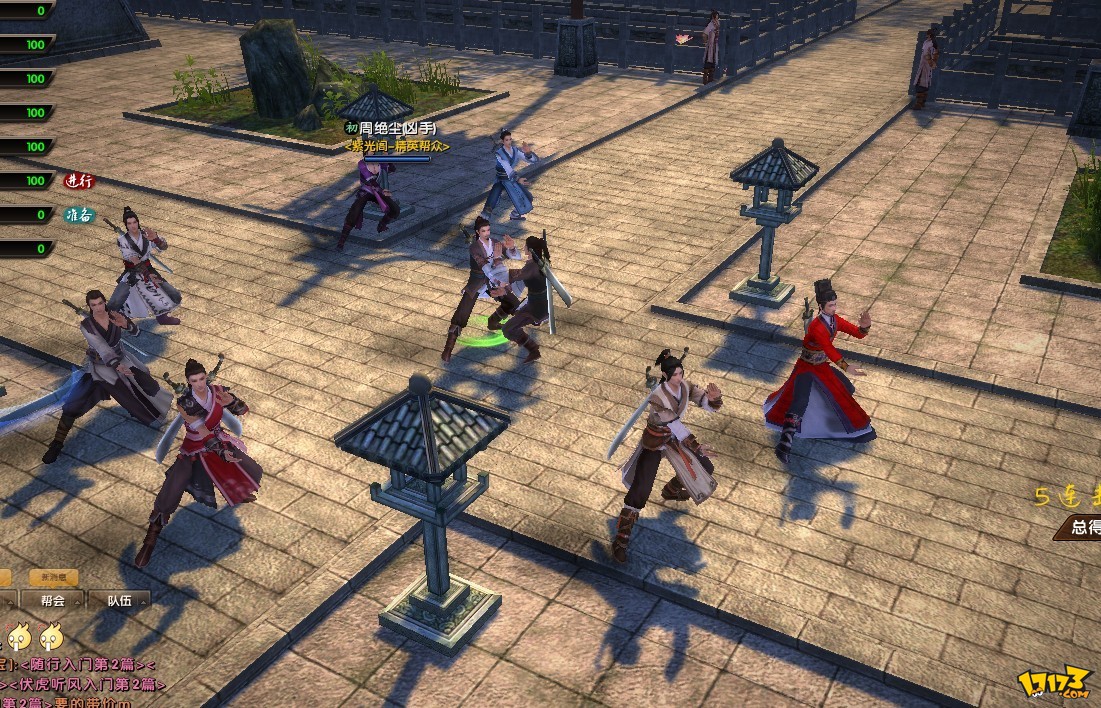Open the 新消息 notification button
1101x708 pixels.
(x=53, y=577)
